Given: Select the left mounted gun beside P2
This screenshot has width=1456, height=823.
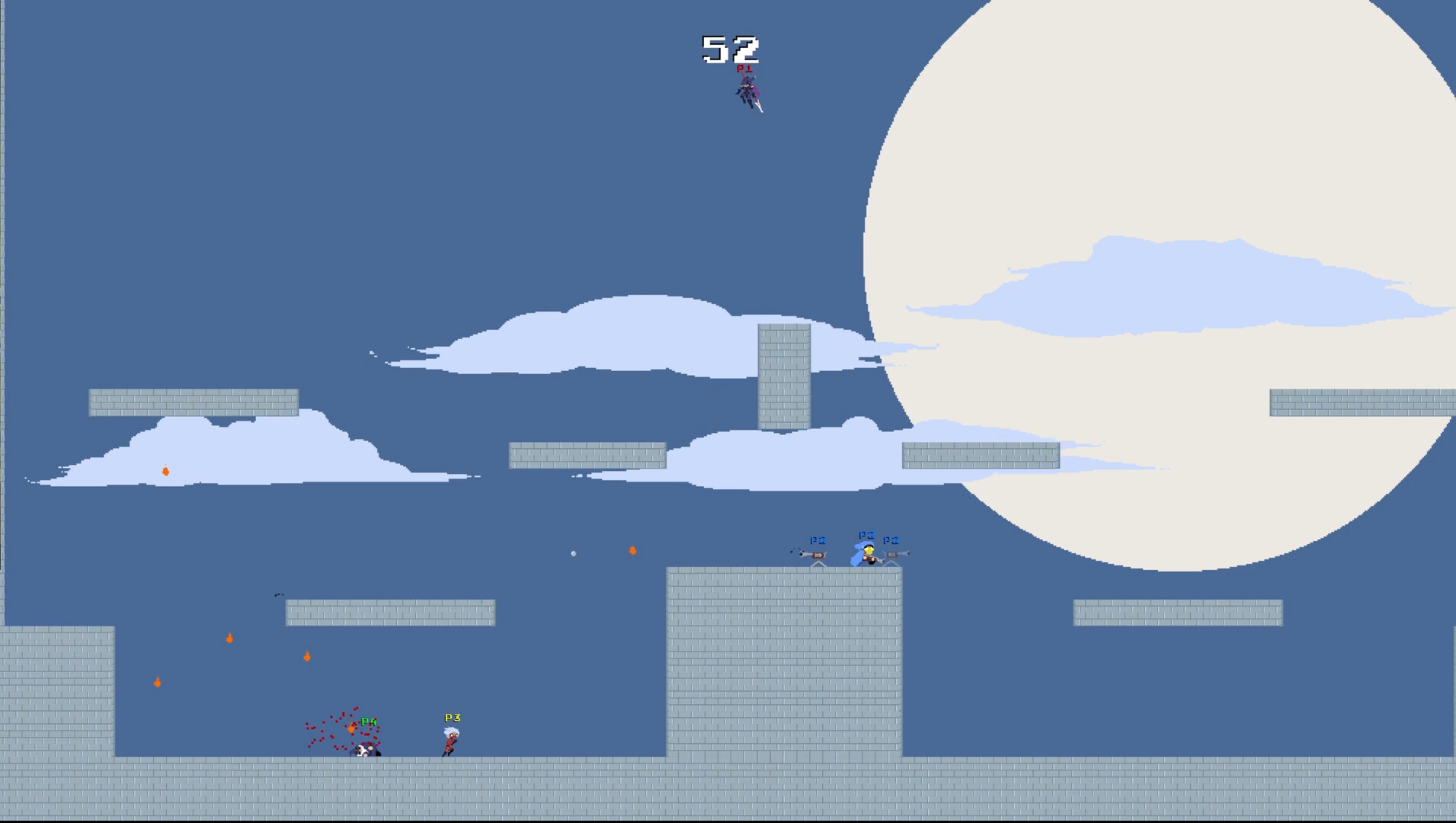Looking at the screenshot, I should (x=811, y=552).
